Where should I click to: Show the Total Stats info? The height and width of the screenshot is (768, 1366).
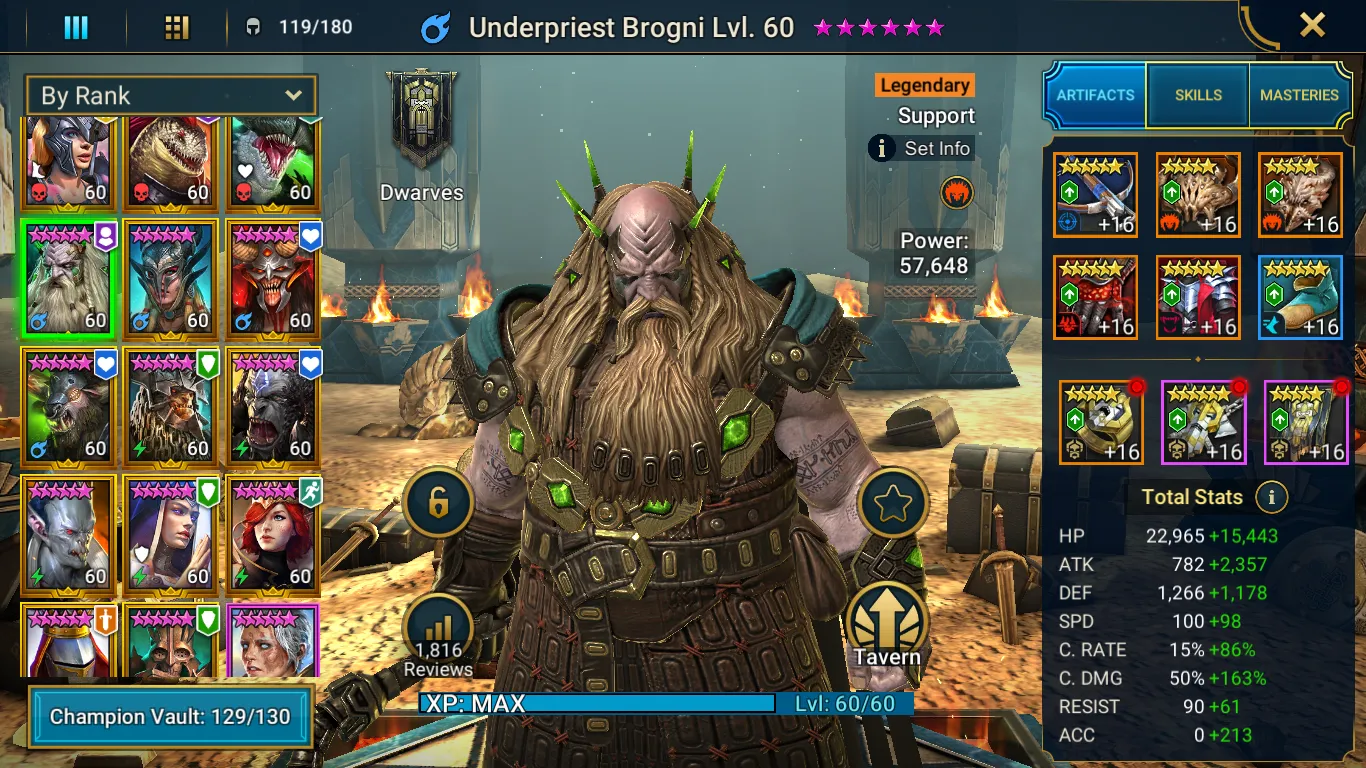click(x=1271, y=497)
